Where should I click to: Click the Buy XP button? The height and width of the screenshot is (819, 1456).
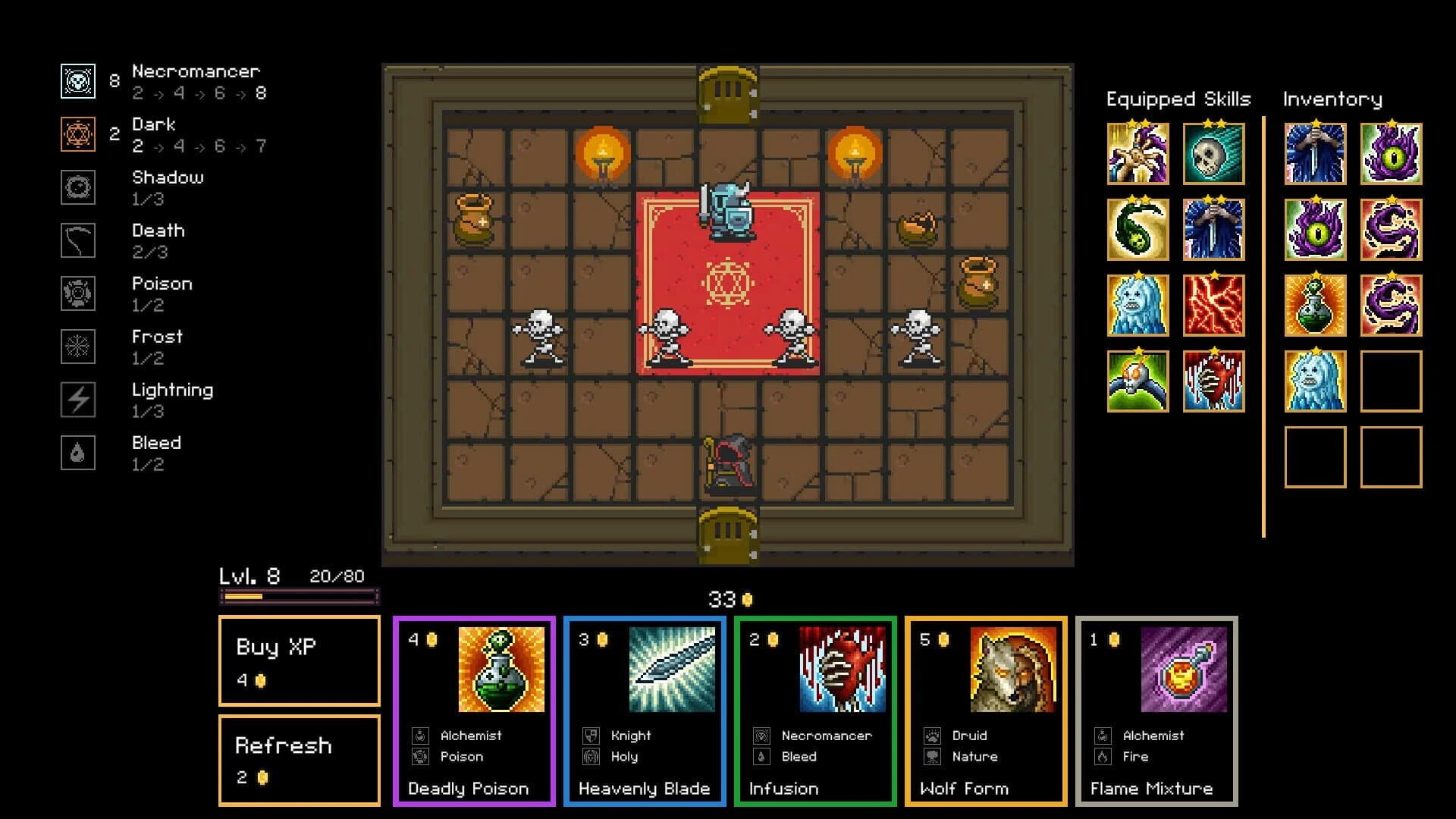click(299, 662)
